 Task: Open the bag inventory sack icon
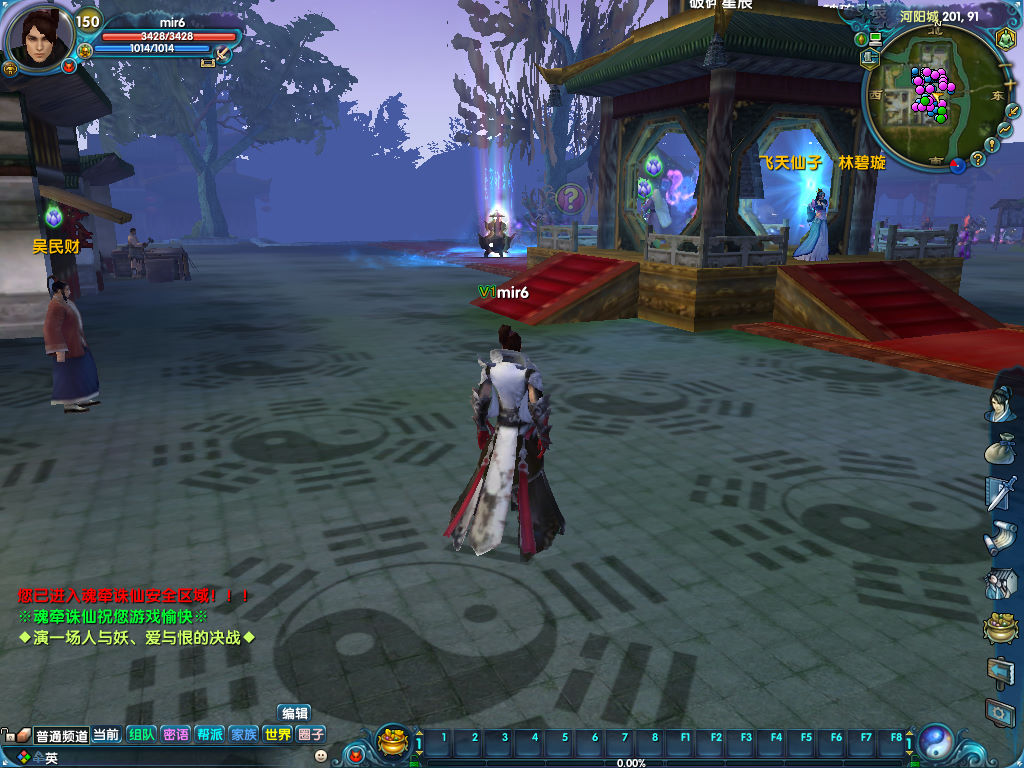(1001, 449)
